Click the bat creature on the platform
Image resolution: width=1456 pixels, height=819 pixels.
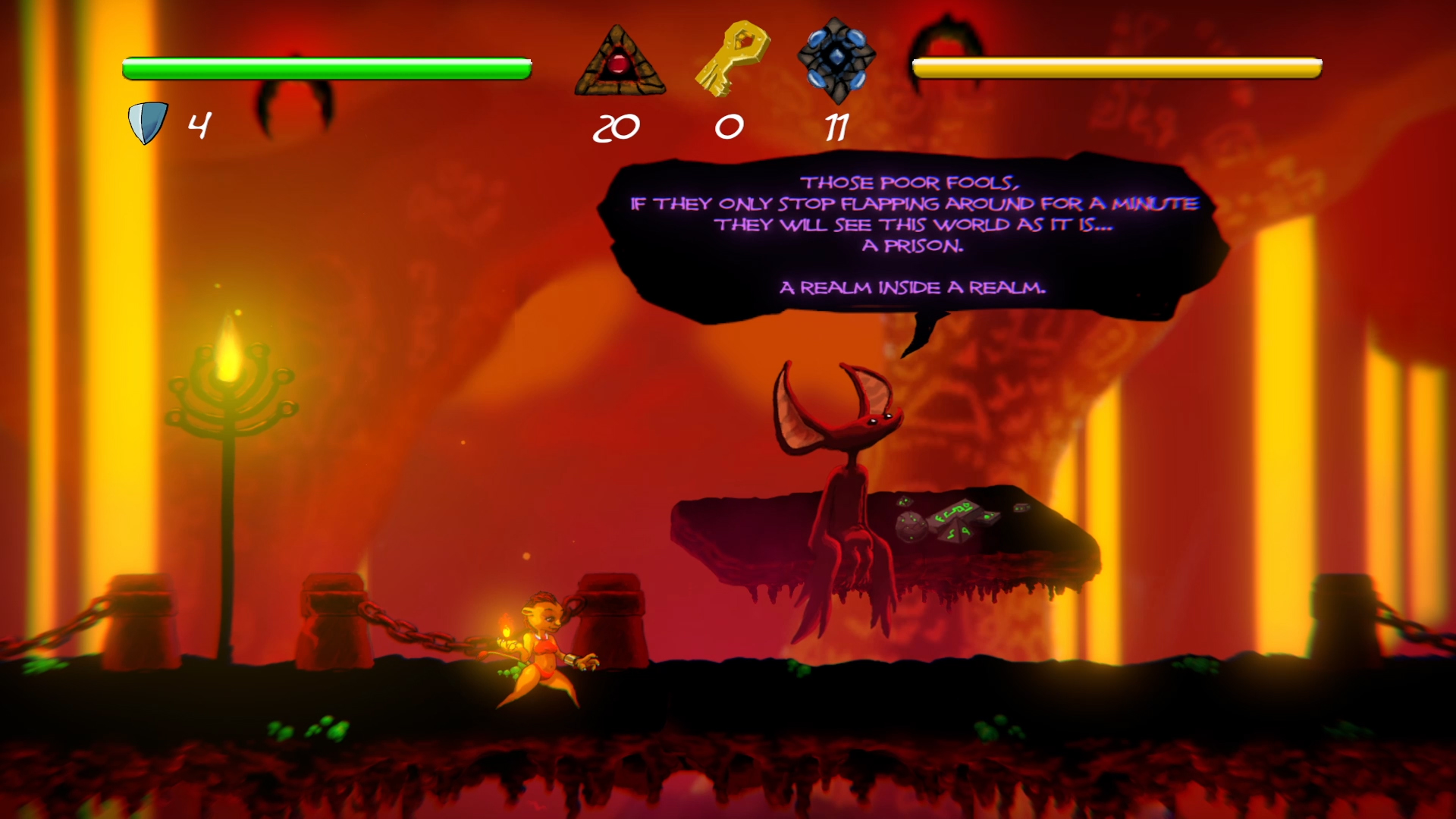[849, 455]
